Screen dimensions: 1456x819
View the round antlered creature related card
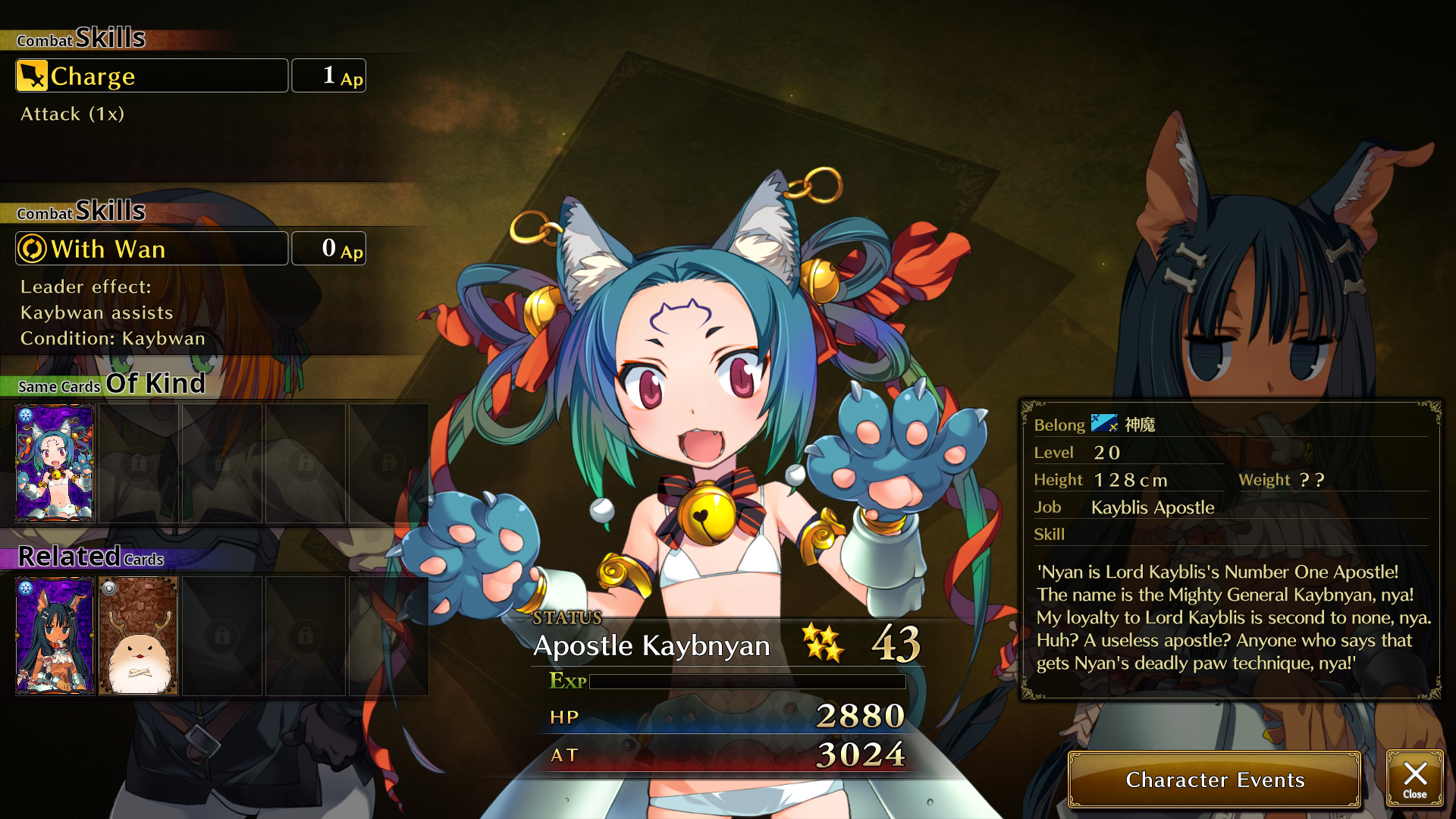pyautogui.click(x=138, y=635)
